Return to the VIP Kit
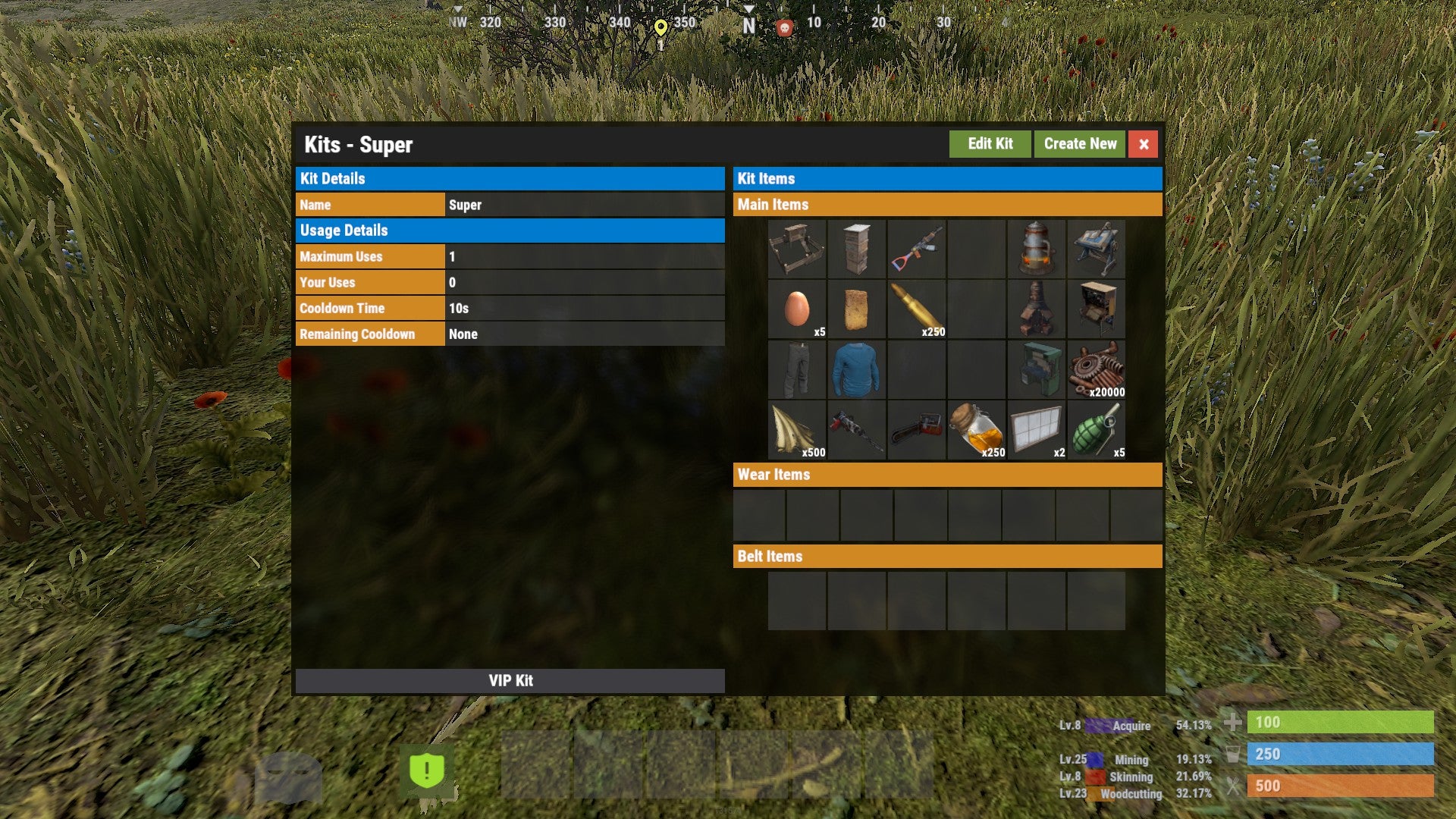The height and width of the screenshot is (819, 1456). (x=510, y=680)
